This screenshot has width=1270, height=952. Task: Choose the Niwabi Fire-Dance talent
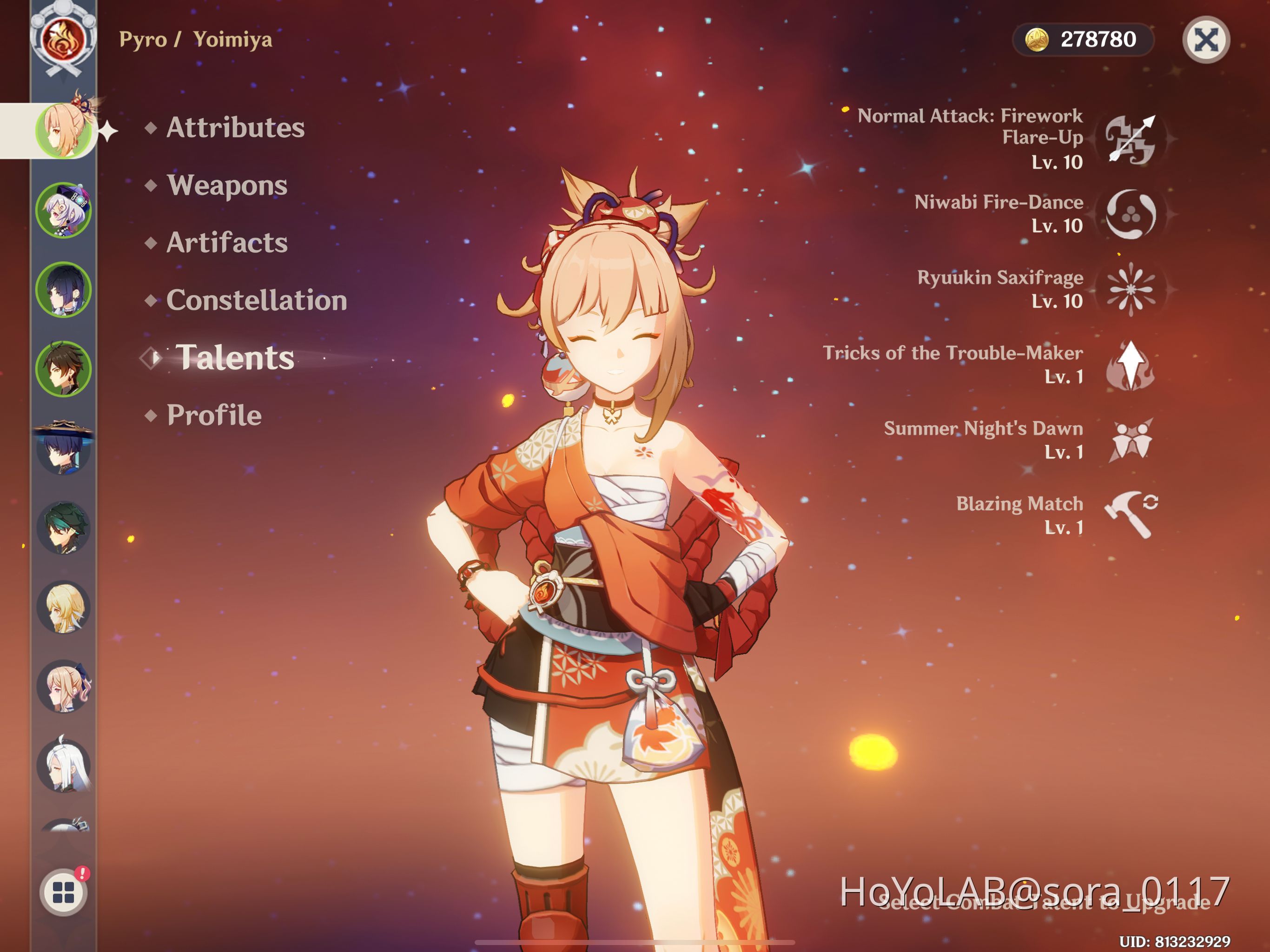1130,214
